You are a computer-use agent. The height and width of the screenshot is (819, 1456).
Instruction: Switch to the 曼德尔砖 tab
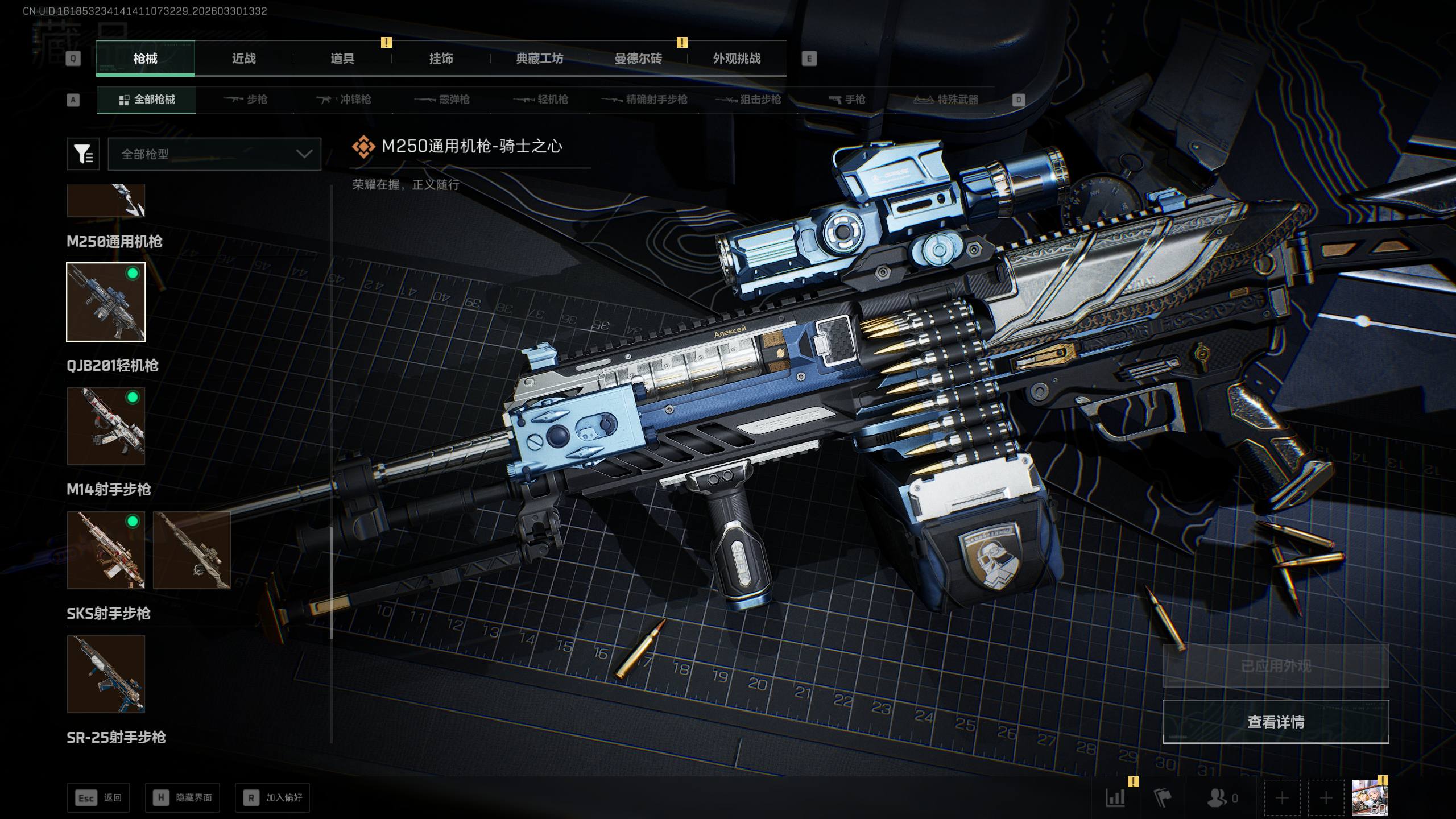pos(638,59)
